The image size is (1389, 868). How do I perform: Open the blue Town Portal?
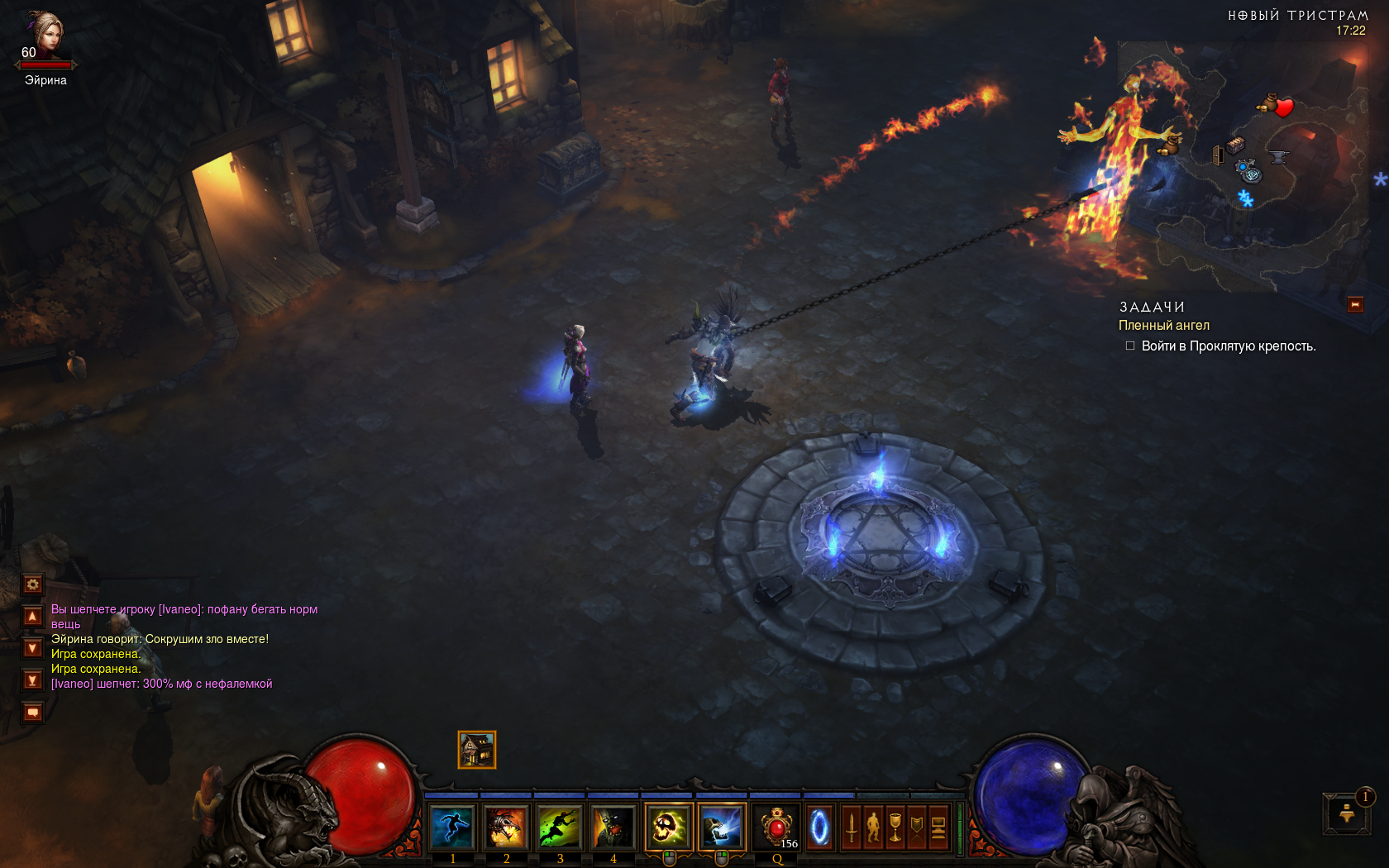coord(819,827)
